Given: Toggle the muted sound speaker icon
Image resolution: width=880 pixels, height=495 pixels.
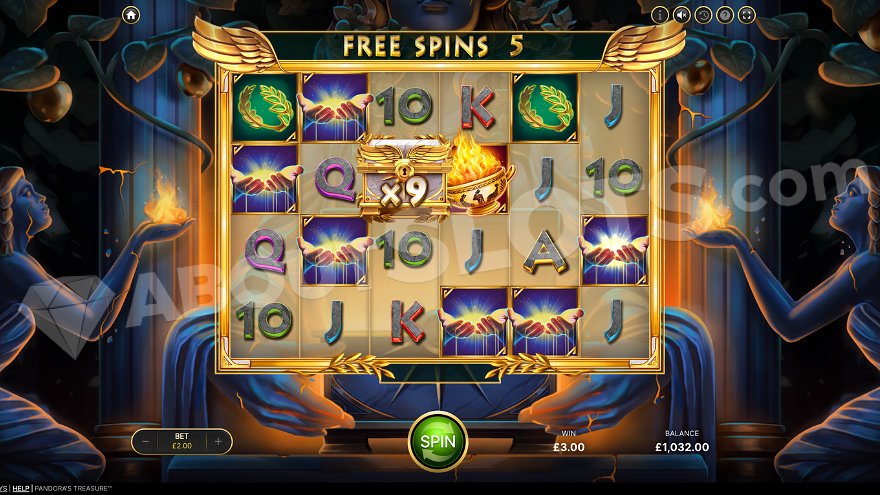Looking at the screenshot, I should click(x=682, y=15).
